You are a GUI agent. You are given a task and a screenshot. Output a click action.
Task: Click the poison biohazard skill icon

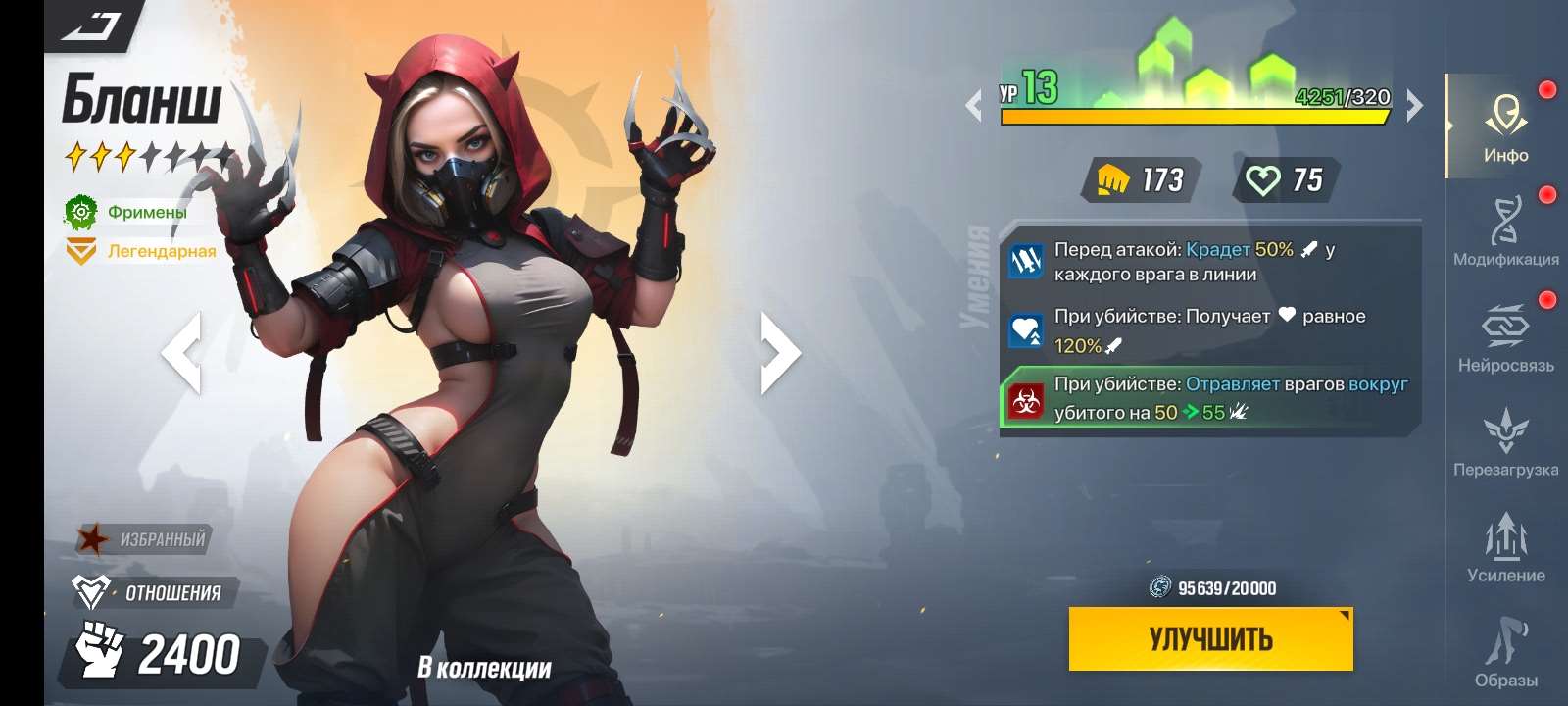click(1025, 399)
